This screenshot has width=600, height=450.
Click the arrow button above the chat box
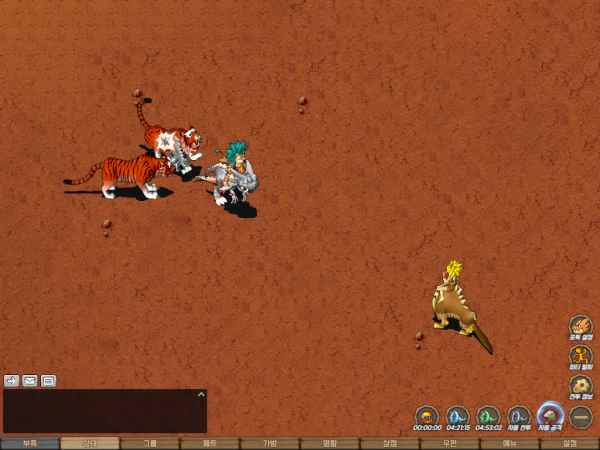(12, 380)
